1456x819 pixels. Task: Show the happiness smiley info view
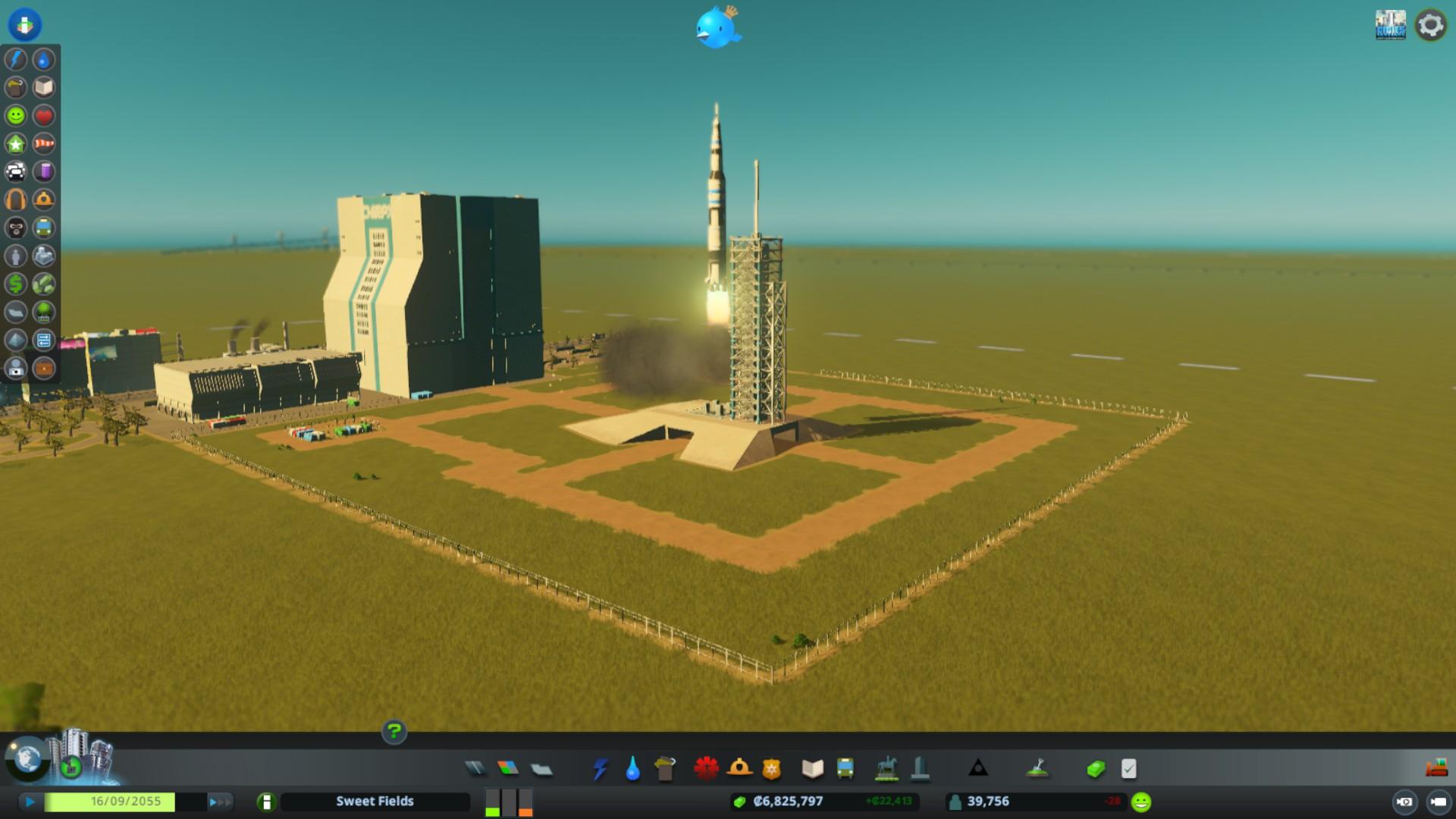[x=16, y=115]
